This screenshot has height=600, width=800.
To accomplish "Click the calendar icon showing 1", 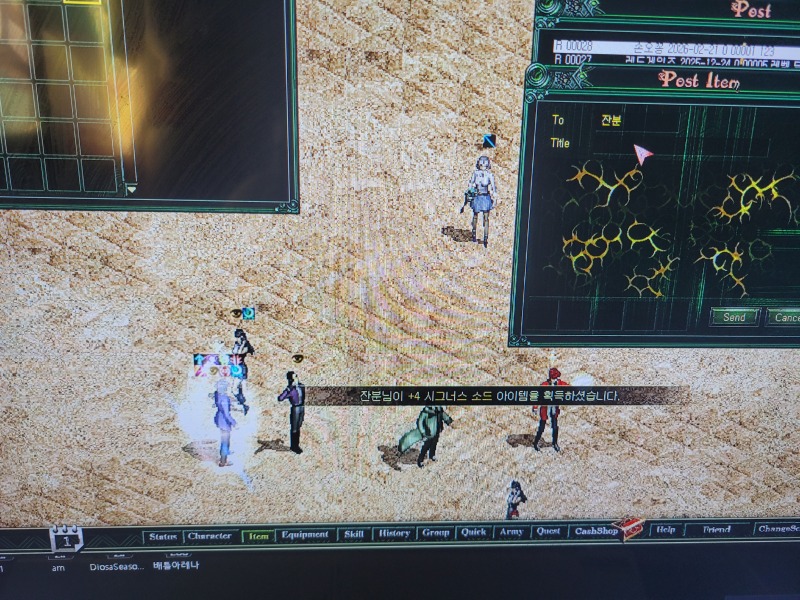I will click(x=66, y=539).
